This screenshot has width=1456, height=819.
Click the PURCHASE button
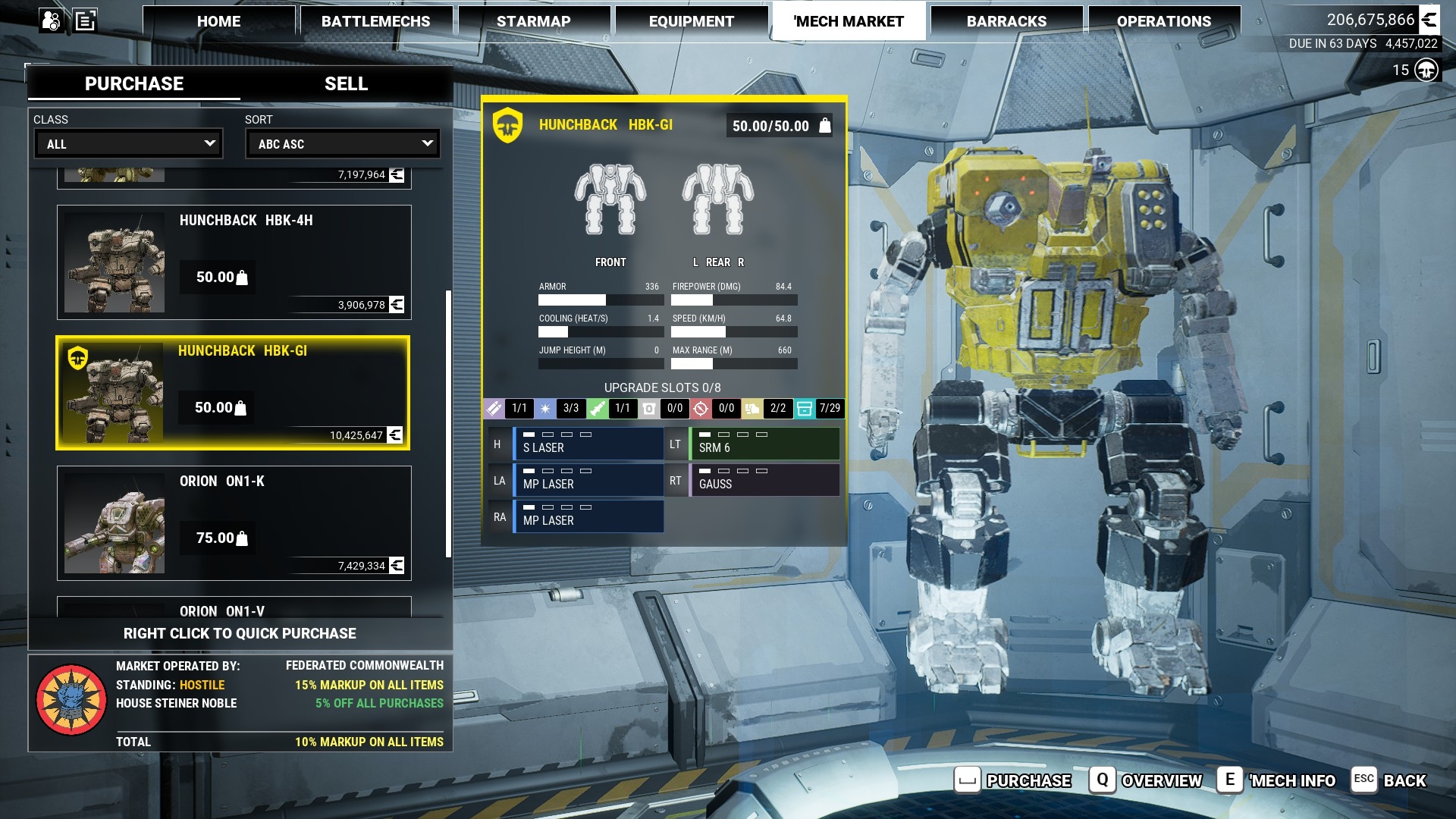tap(1014, 780)
